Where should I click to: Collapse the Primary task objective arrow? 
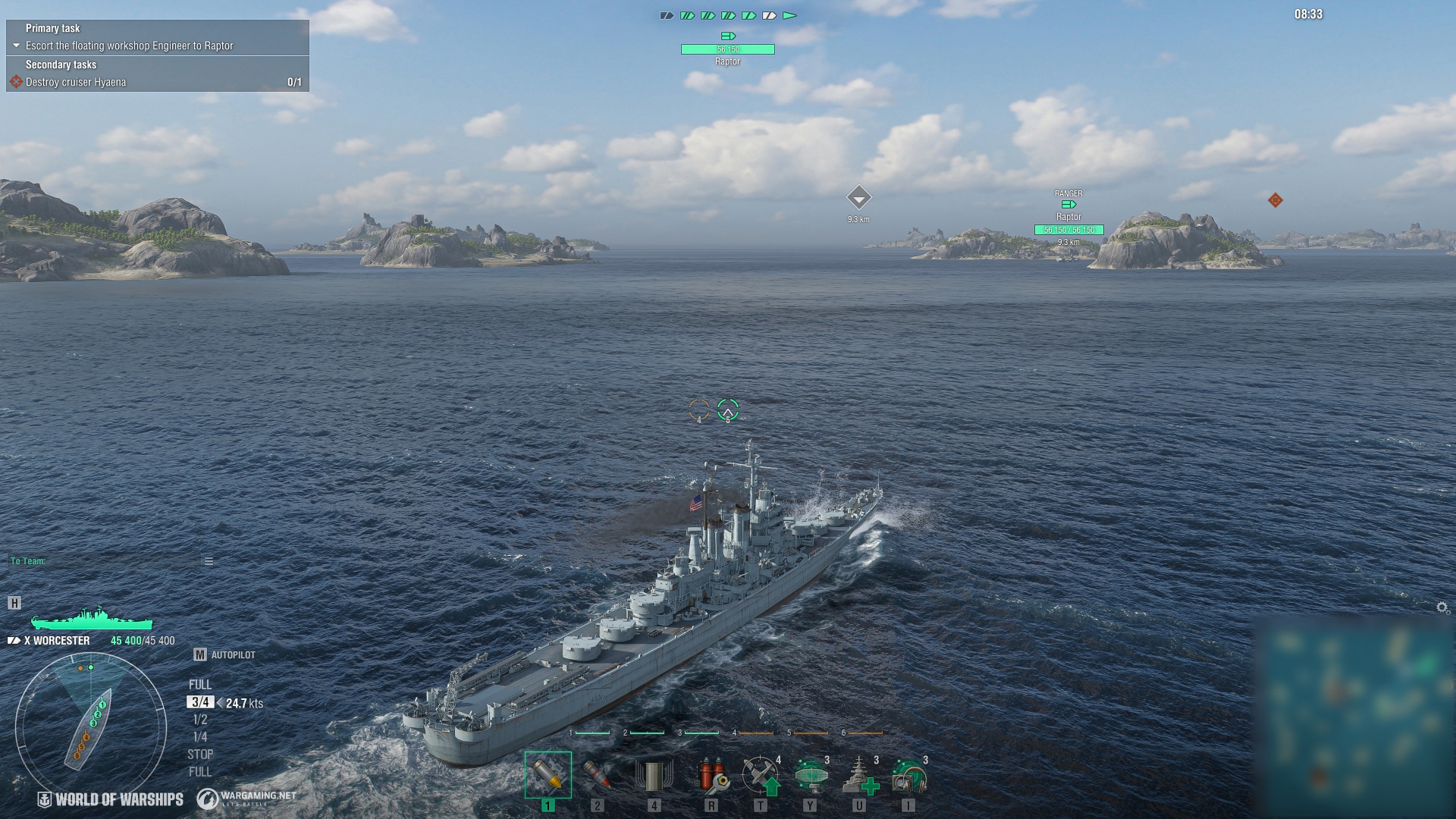click(x=16, y=45)
